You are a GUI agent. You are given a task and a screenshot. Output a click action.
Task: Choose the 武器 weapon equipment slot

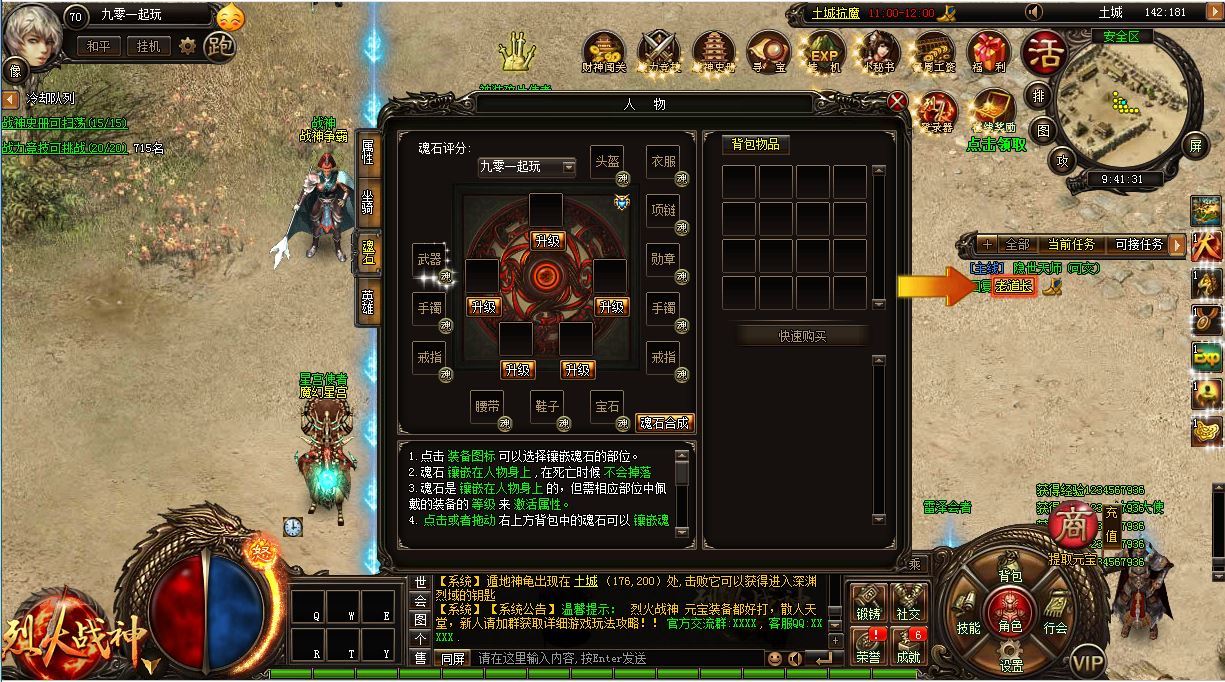(x=429, y=260)
